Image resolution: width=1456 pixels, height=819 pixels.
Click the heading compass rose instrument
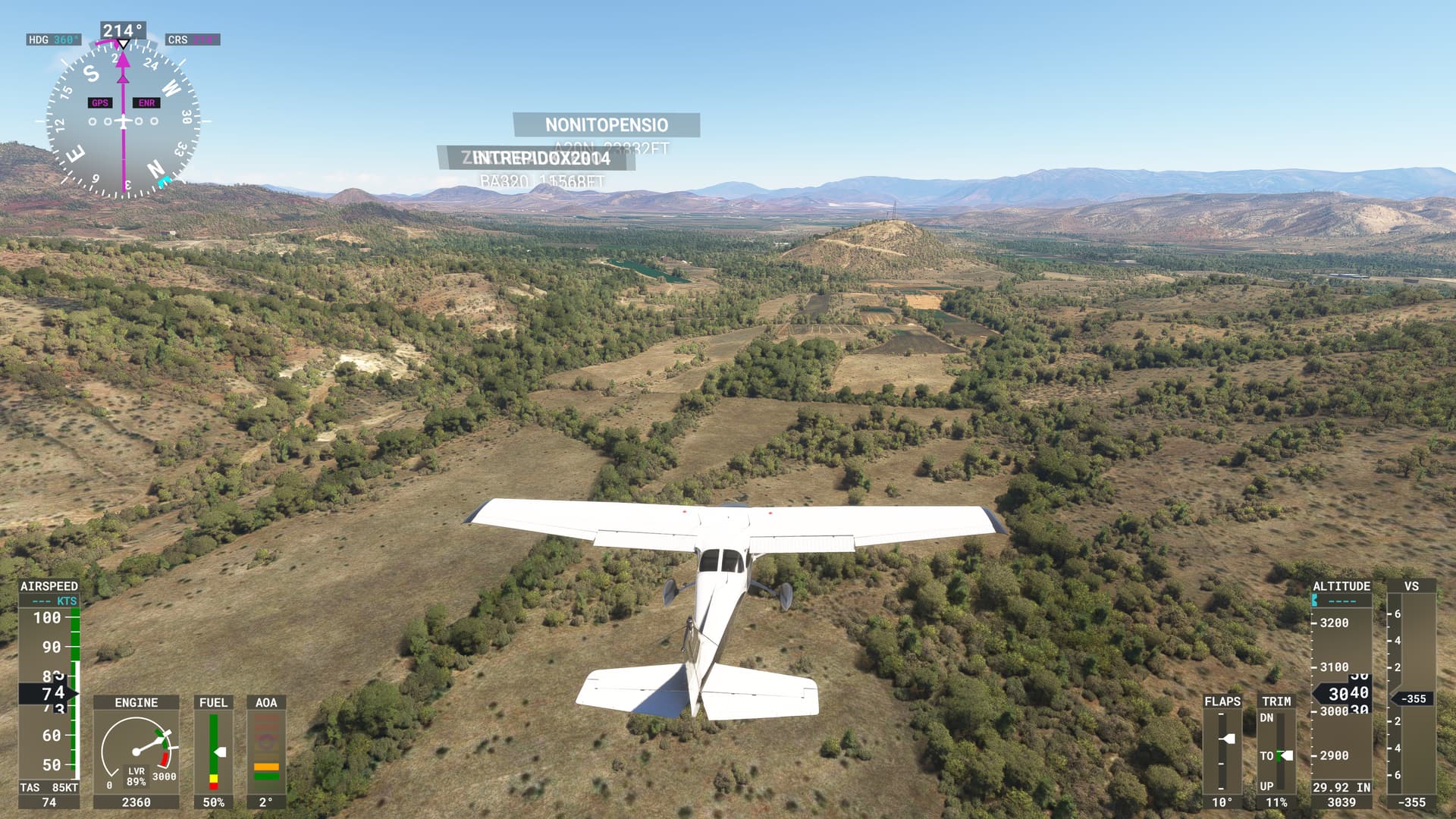click(x=123, y=121)
